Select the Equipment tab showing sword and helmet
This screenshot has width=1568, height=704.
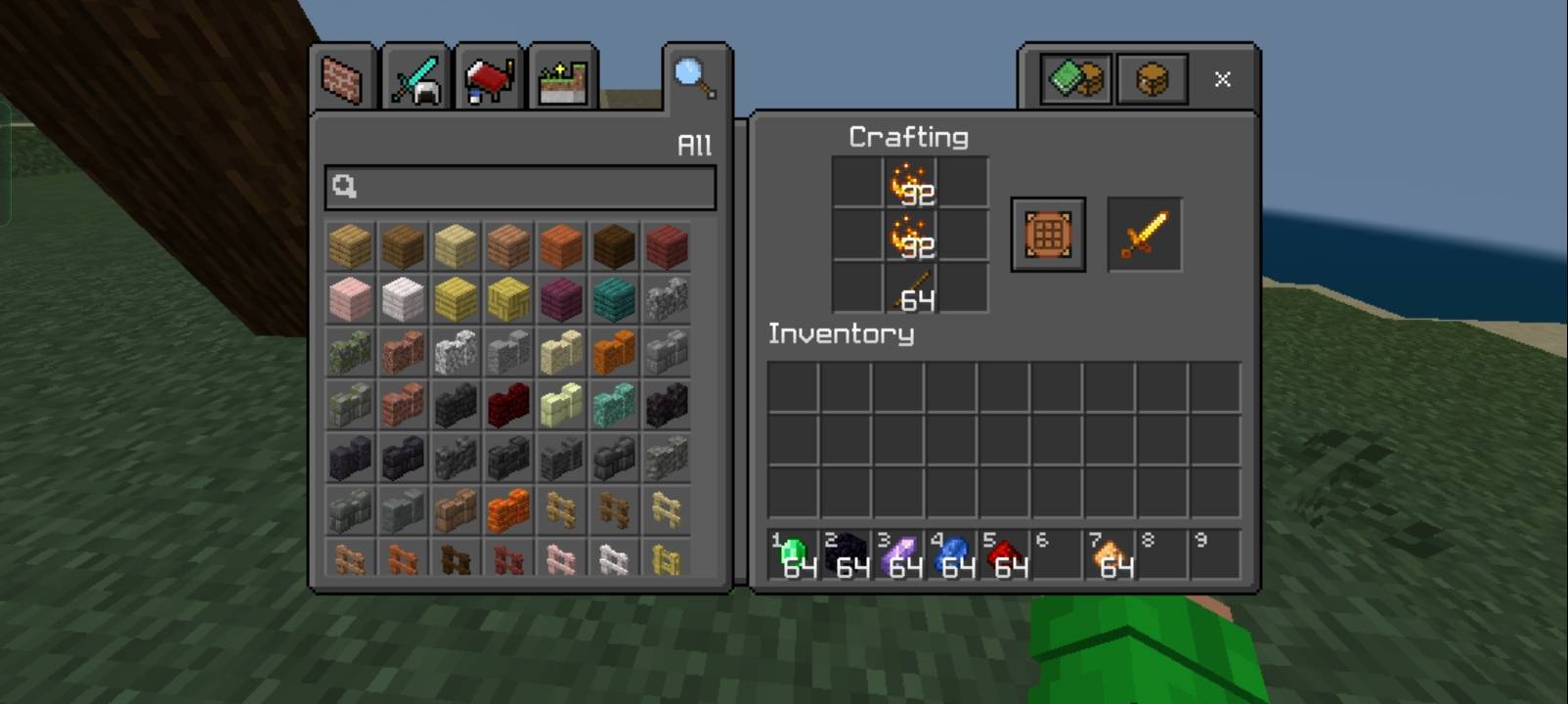(x=414, y=79)
